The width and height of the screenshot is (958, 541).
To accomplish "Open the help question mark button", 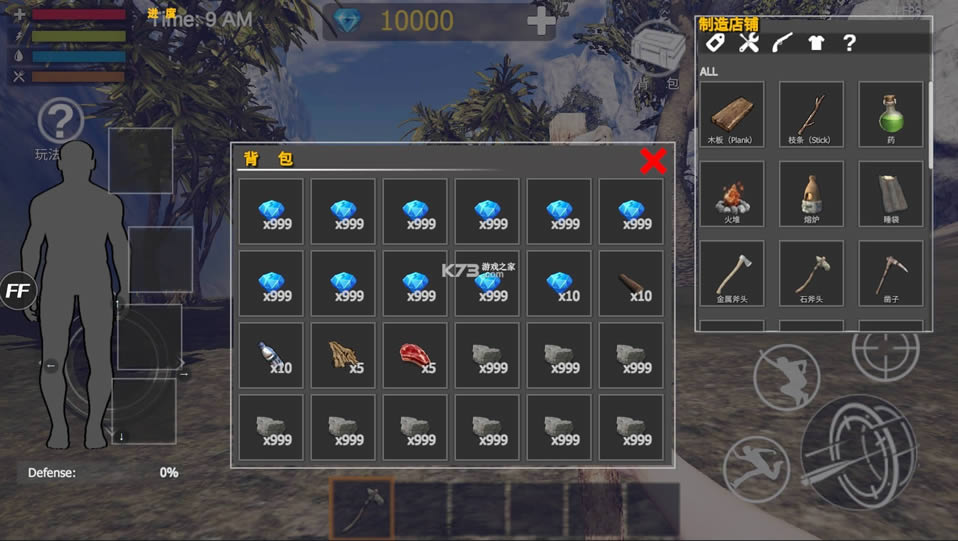I will pos(60,122).
